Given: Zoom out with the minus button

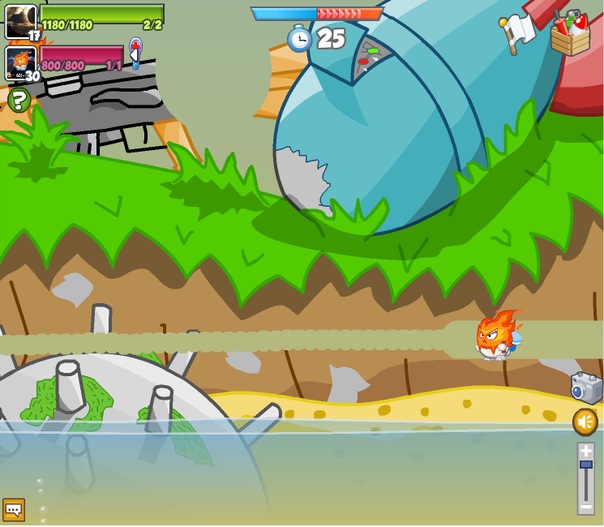Looking at the screenshot, I should (x=586, y=507).
